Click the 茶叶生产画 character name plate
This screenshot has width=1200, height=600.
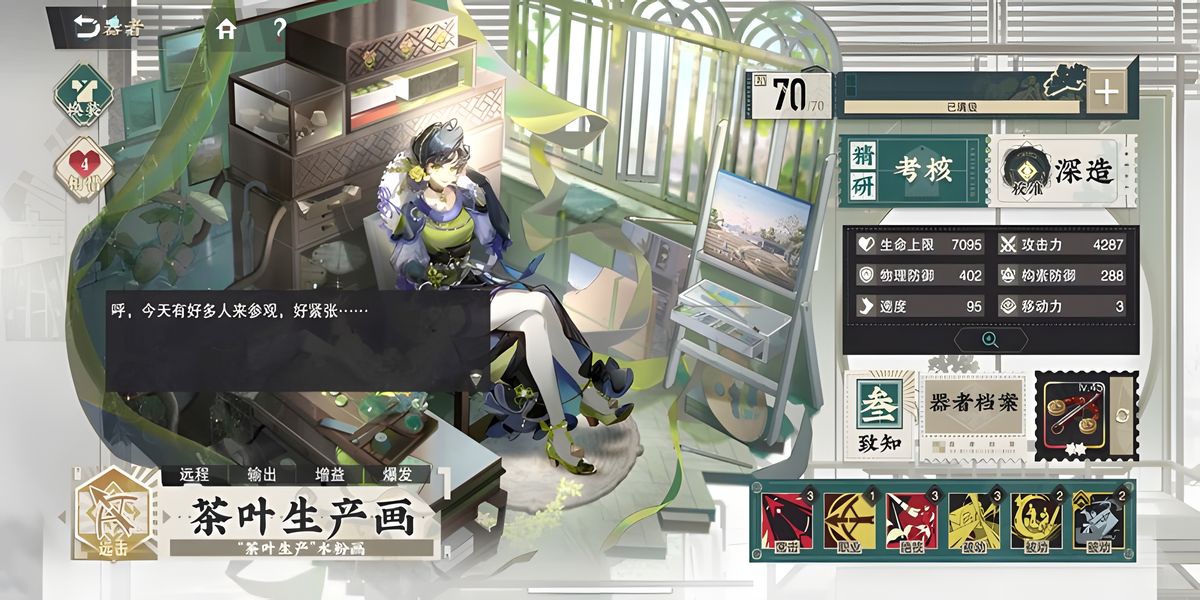(300, 517)
